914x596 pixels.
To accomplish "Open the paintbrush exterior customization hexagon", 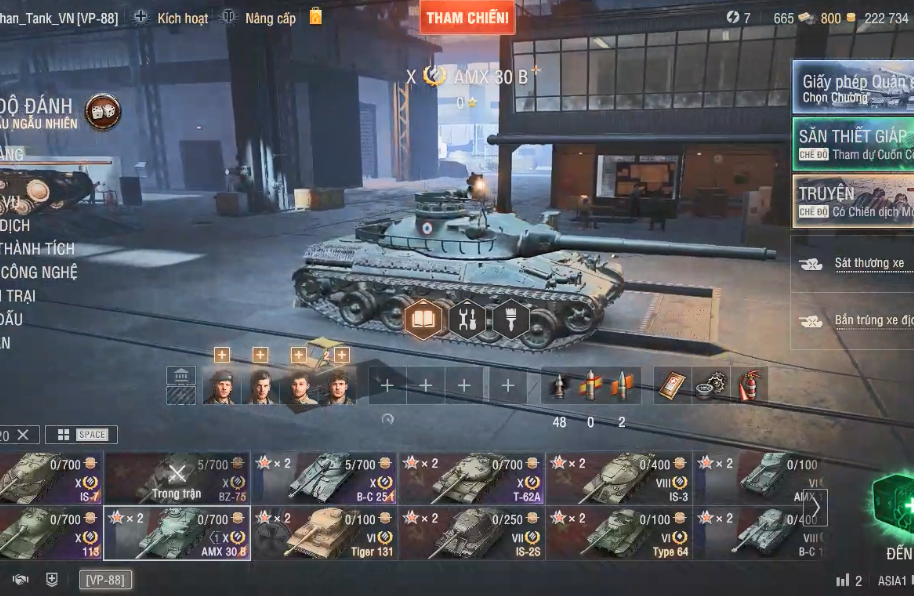I will 510,320.
